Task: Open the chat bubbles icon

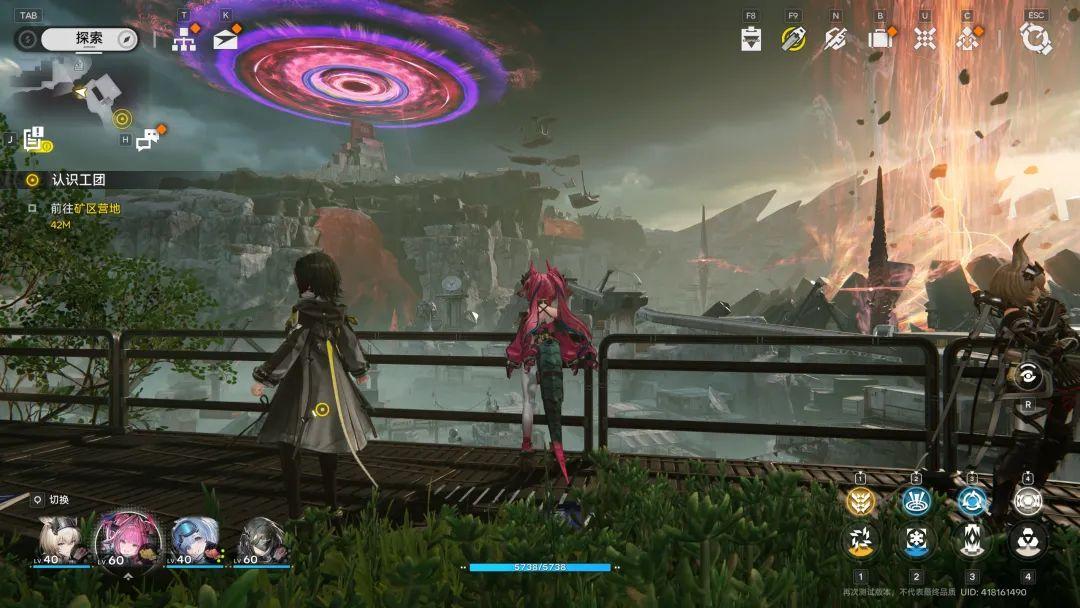Action: 147,140
